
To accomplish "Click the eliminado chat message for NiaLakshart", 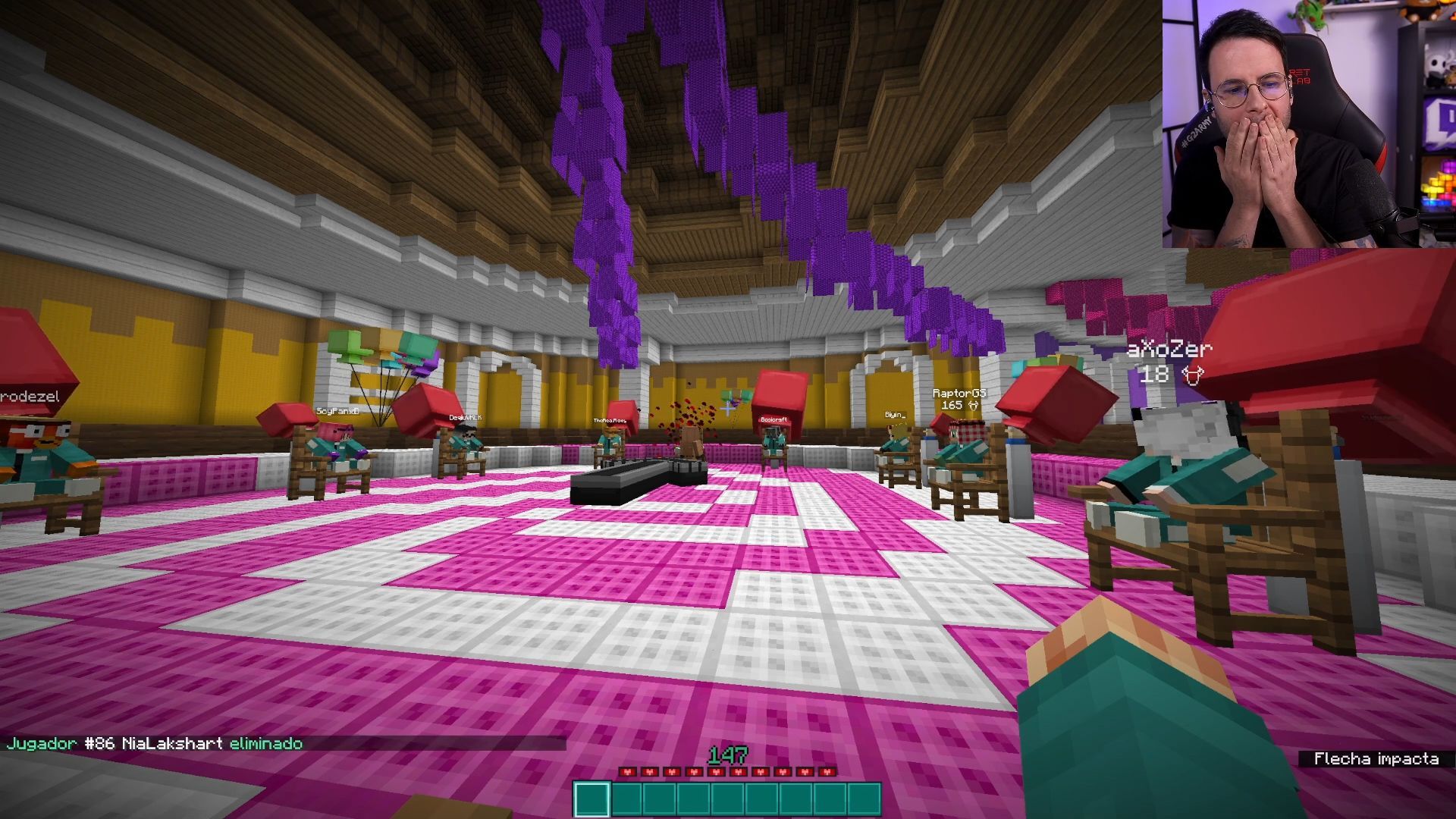I will pos(265,744).
